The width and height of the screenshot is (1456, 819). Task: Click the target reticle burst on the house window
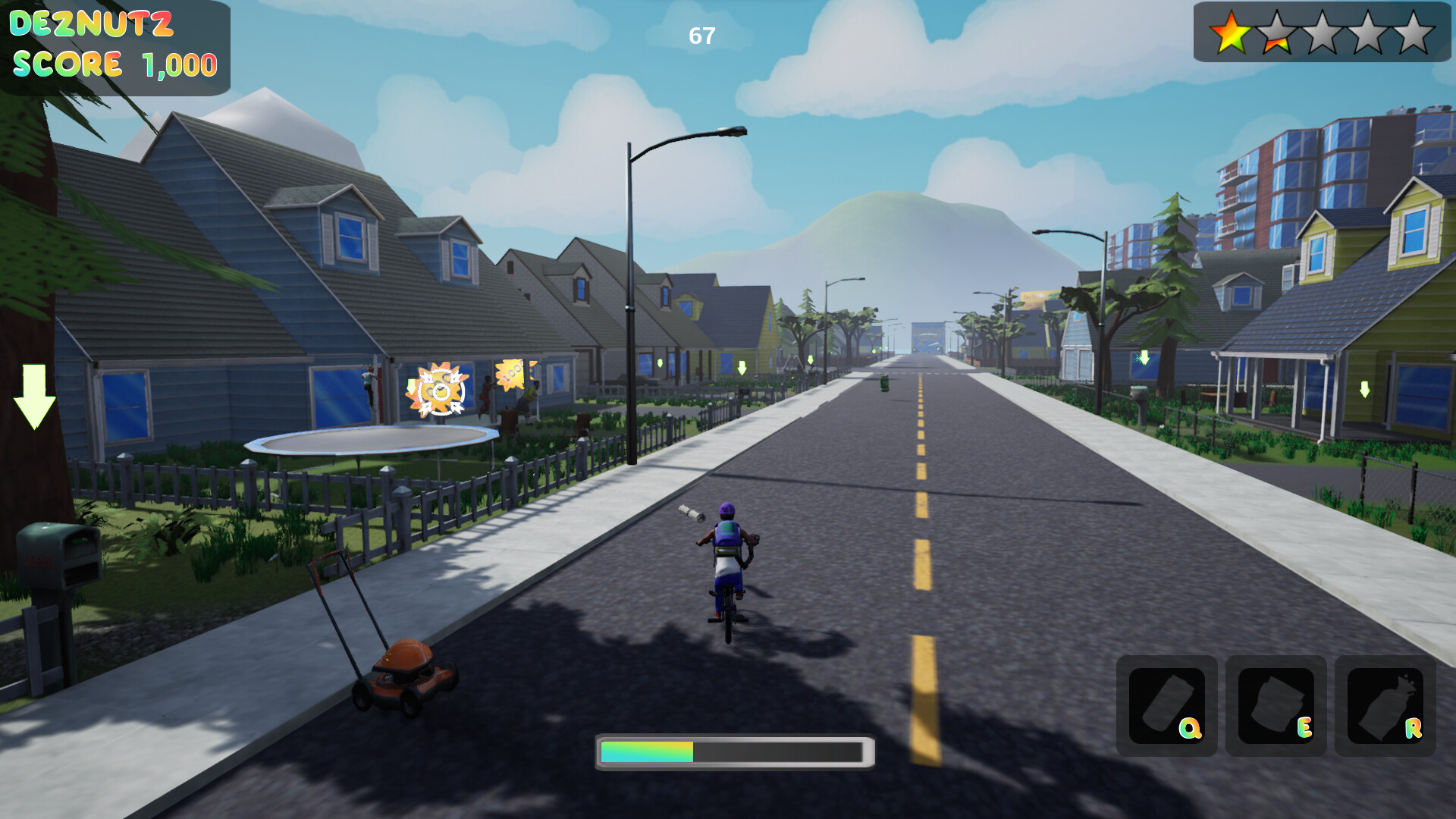pyautogui.click(x=437, y=393)
